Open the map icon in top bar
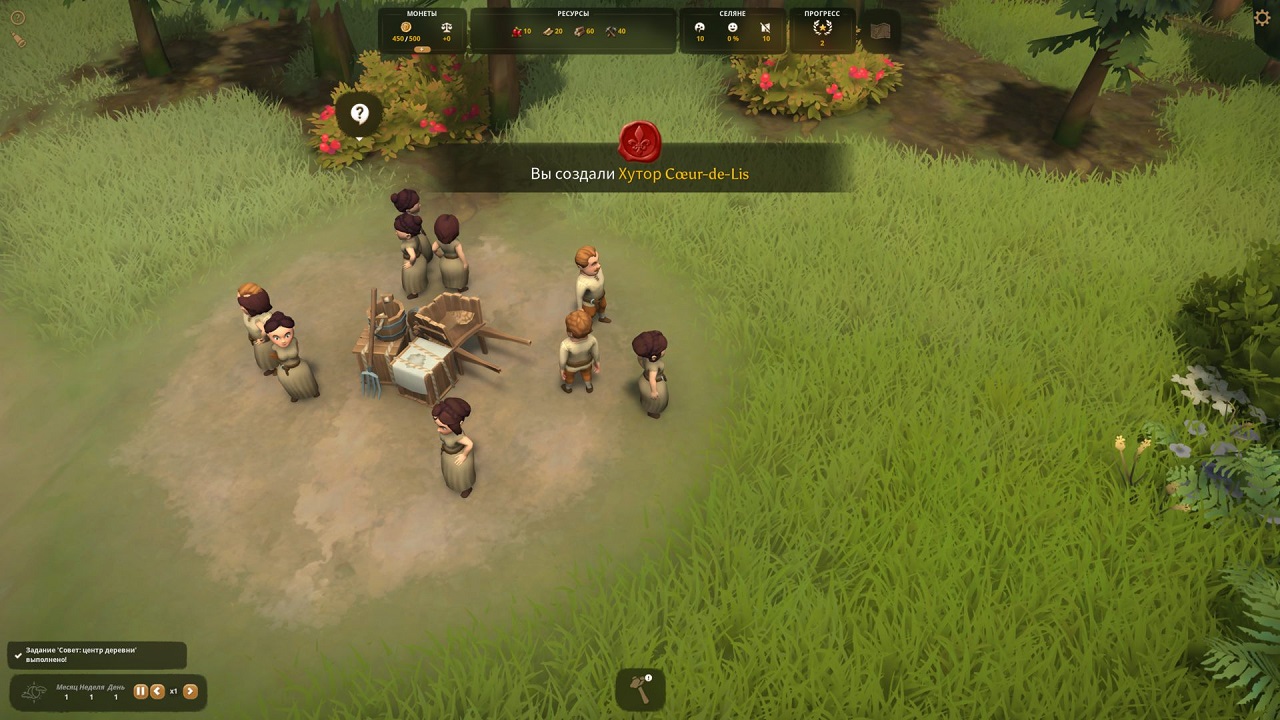 (x=880, y=31)
